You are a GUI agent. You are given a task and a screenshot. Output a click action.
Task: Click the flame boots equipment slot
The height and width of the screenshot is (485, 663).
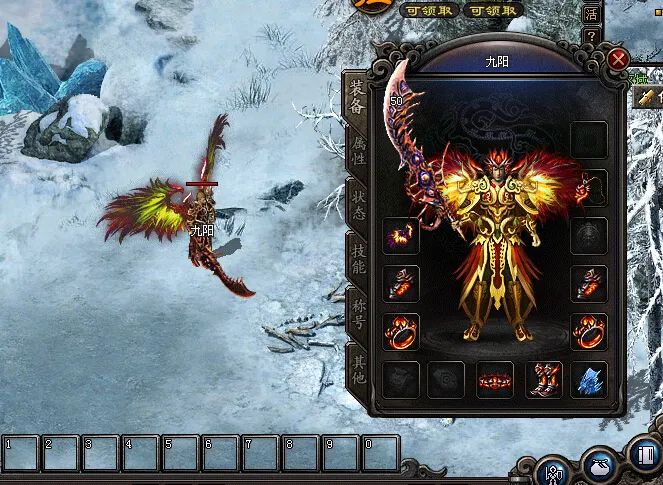543,380
